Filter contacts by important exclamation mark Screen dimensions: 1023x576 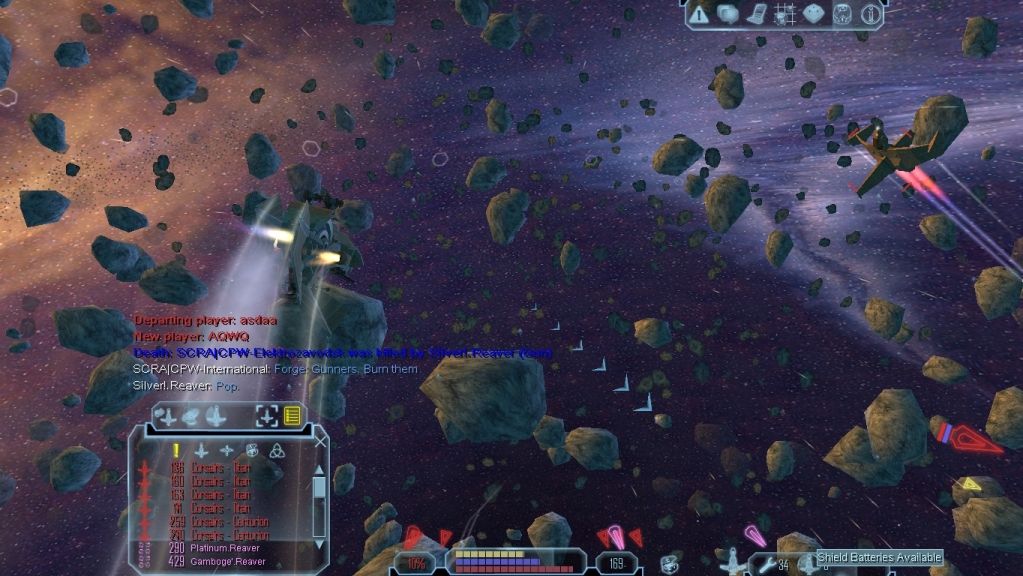pyautogui.click(x=176, y=450)
